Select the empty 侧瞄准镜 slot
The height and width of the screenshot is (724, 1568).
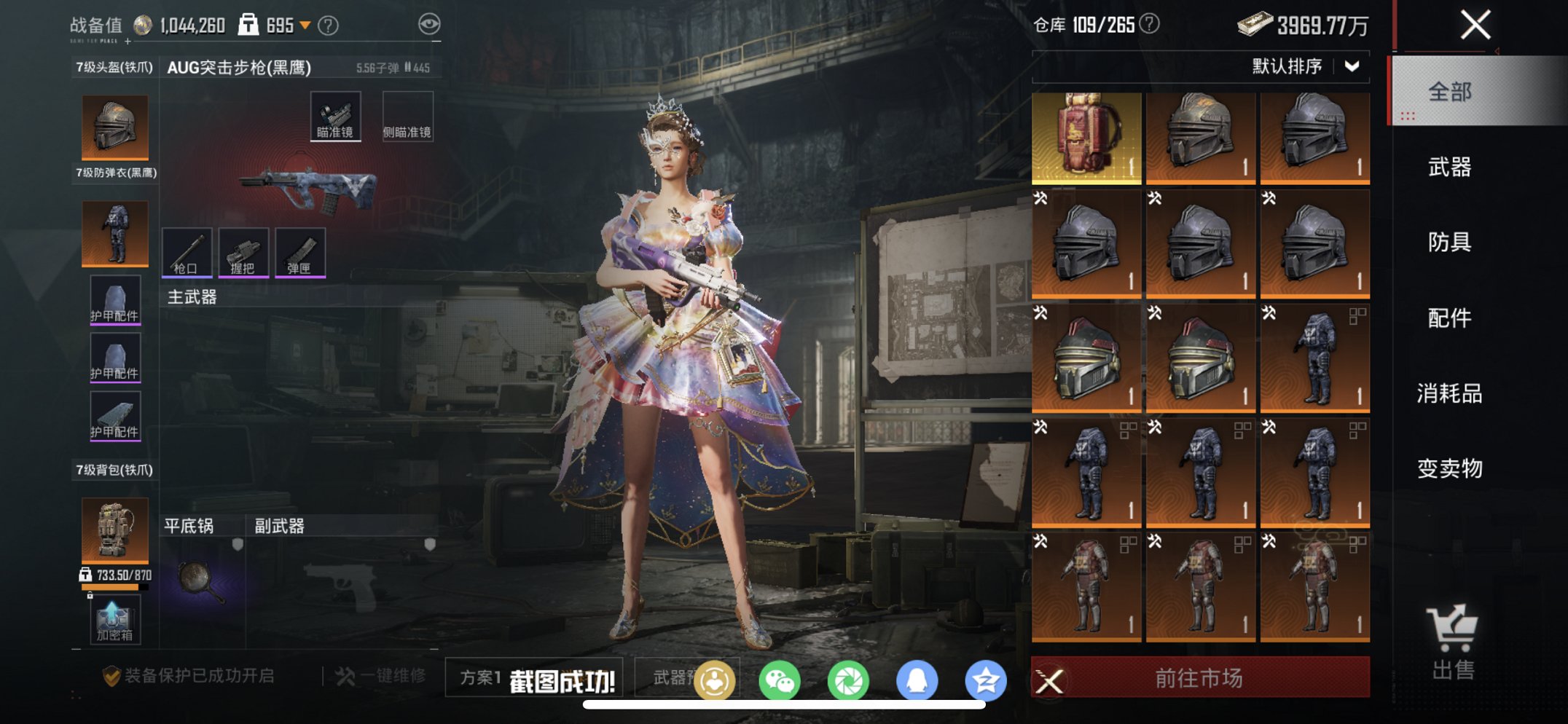[407, 116]
